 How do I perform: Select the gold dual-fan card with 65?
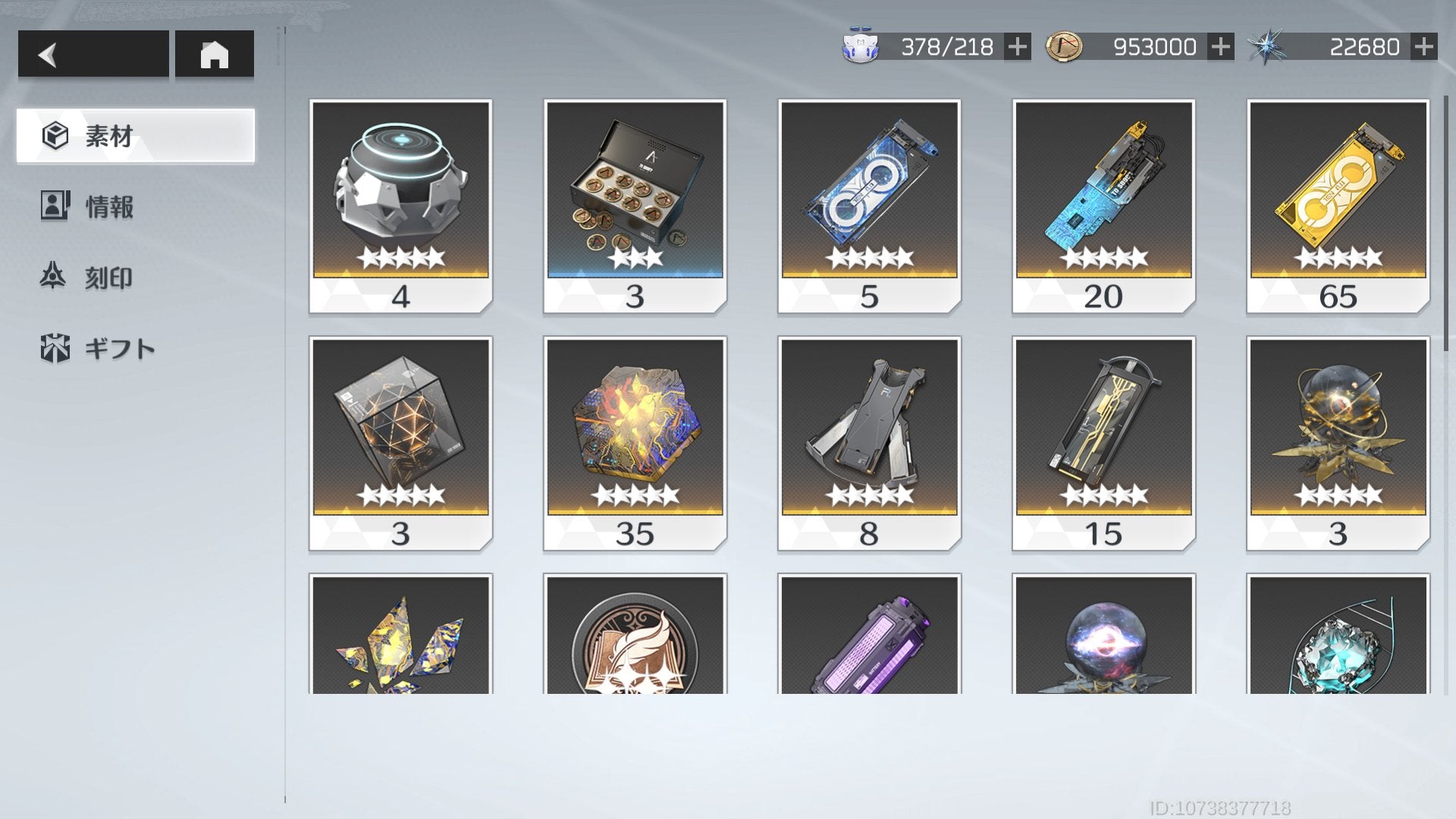1338,205
